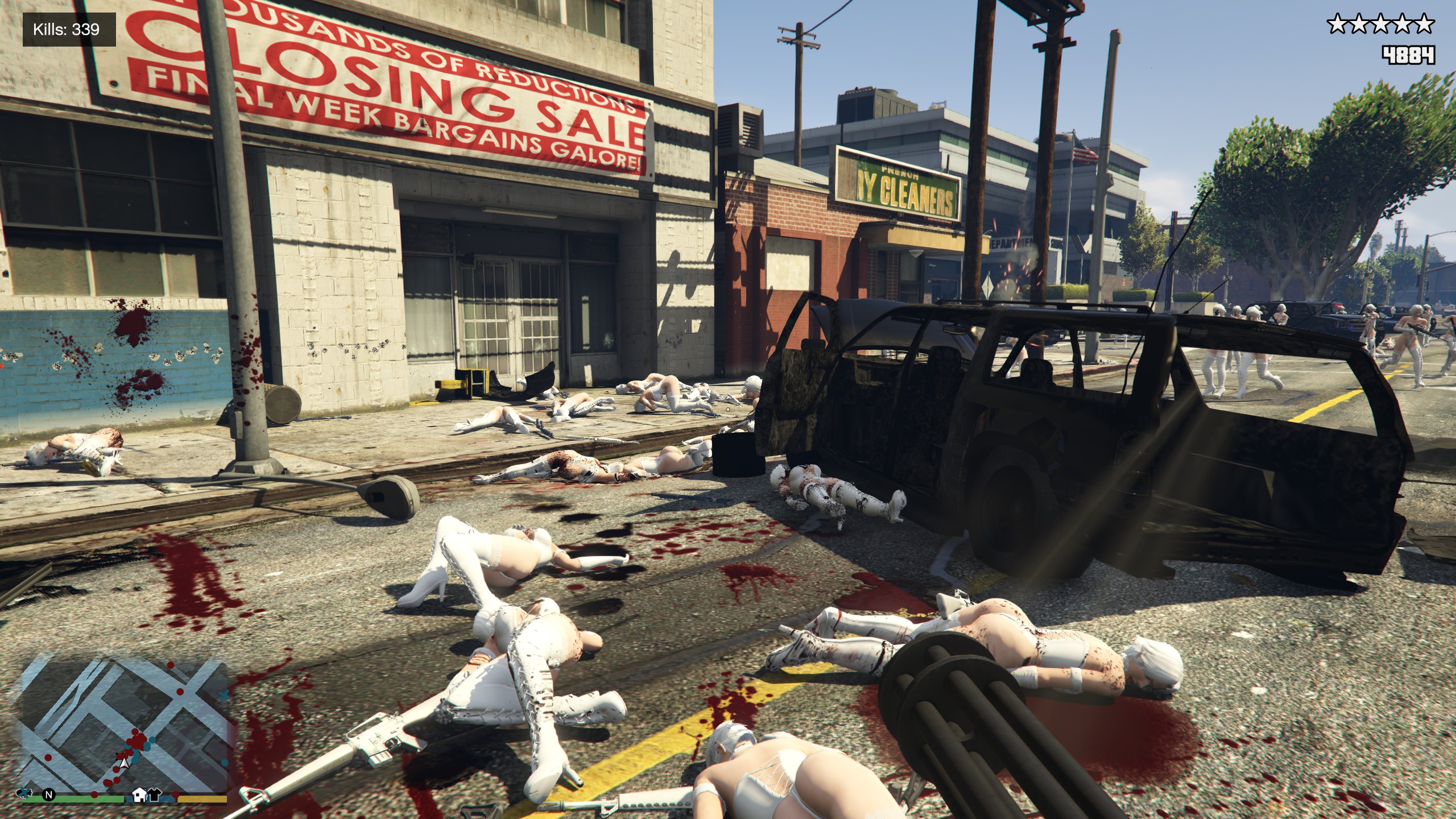The width and height of the screenshot is (1456, 819).
Task: Click the black t-shirt clothing store marker
Action: coord(154,794)
